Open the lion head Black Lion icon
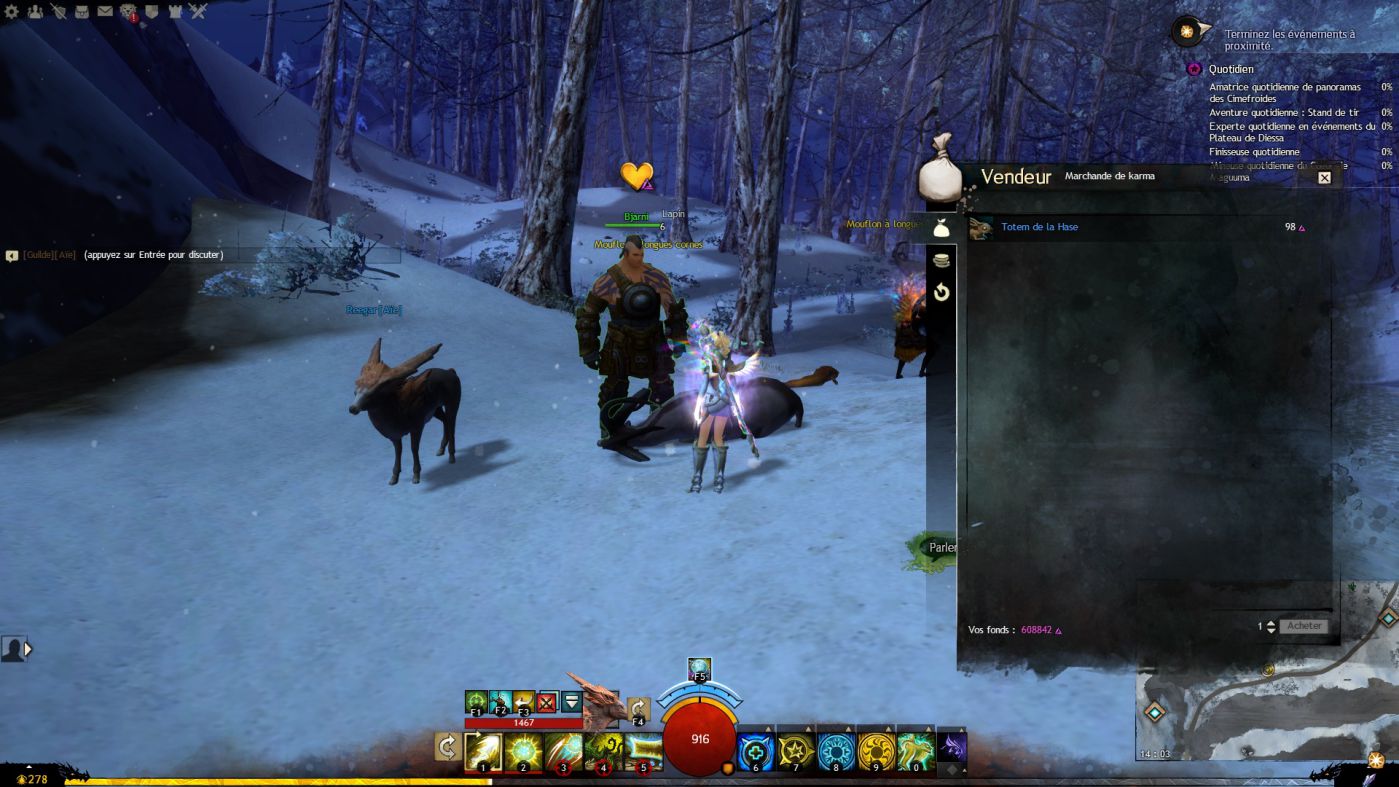Image resolution: width=1399 pixels, height=787 pixels. [x=128, y=12]
